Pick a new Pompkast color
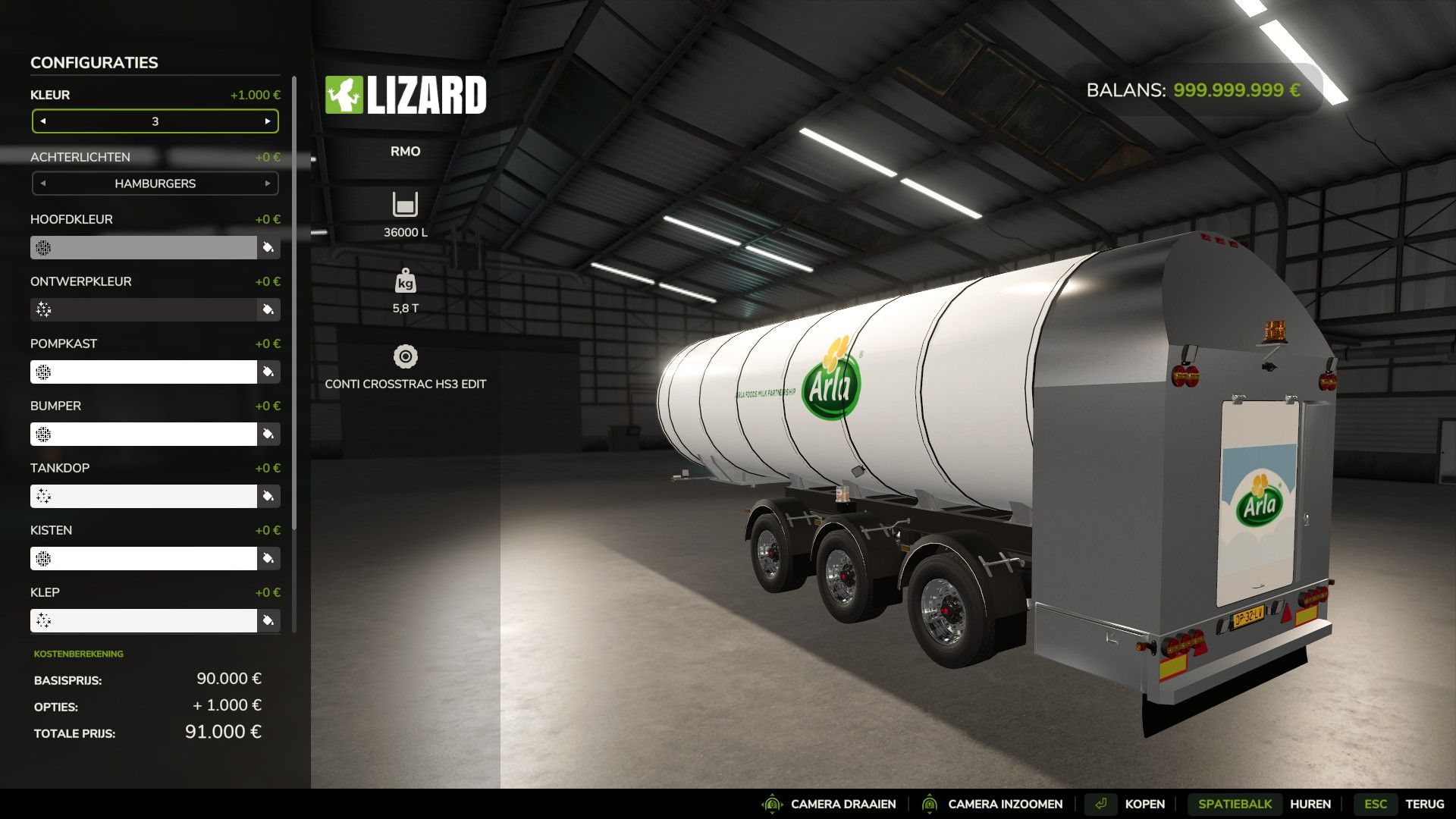1456x819 pixels. pyautogui.click(x=268, y=372)
